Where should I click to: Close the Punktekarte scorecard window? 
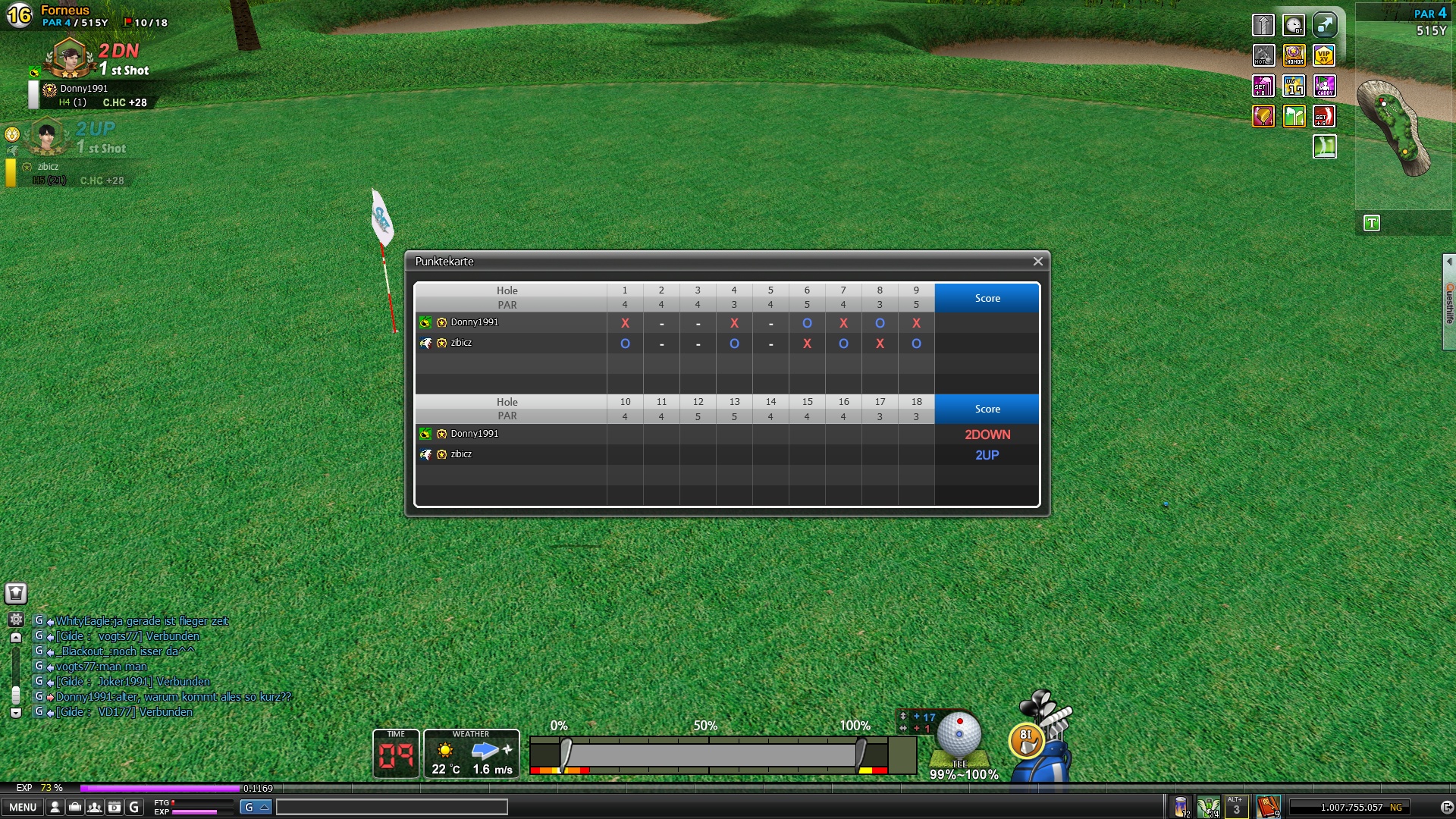point(1037,262)
